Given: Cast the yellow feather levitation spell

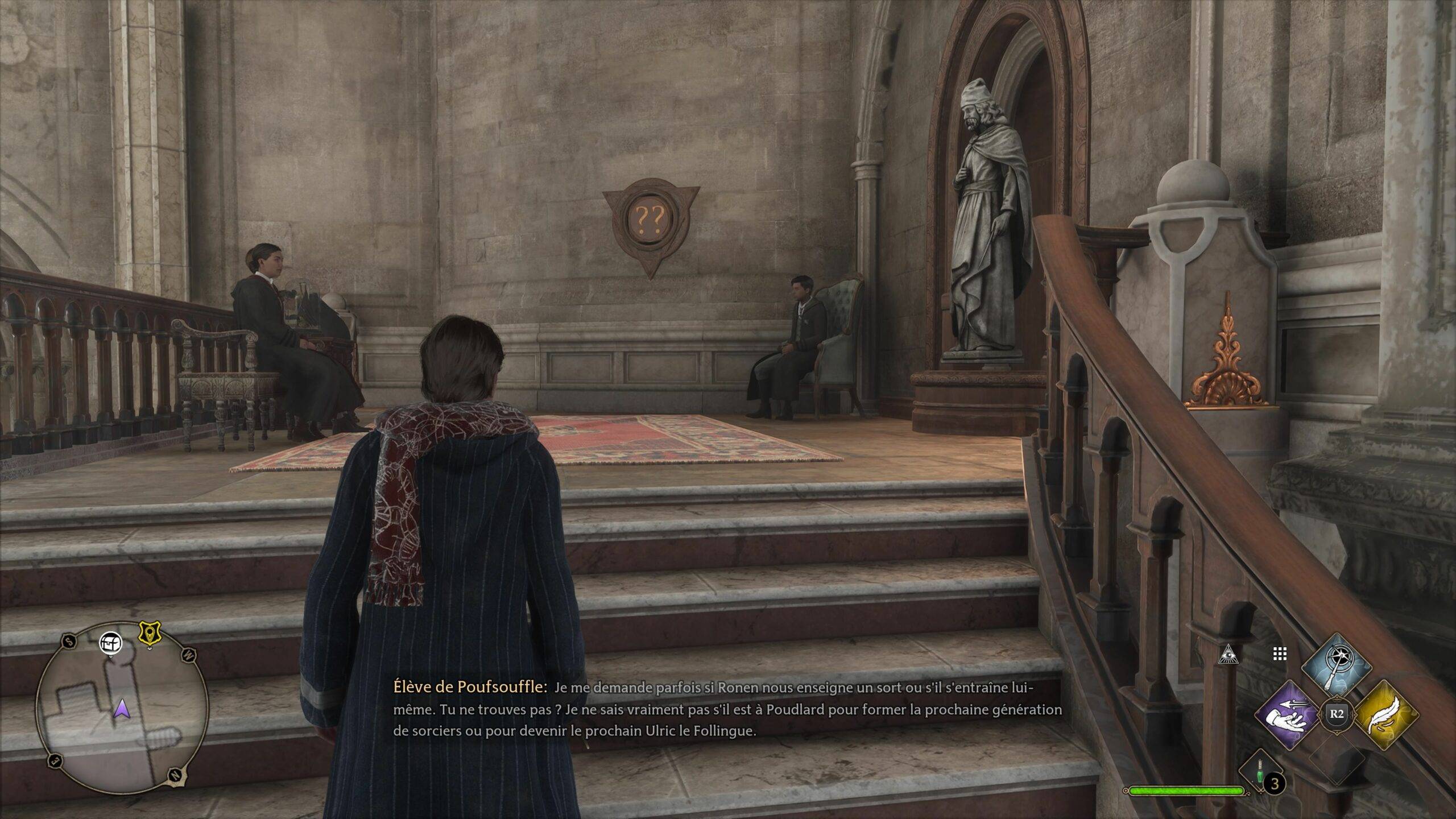Looking at the screenshot, I should tap(1385, 715).
